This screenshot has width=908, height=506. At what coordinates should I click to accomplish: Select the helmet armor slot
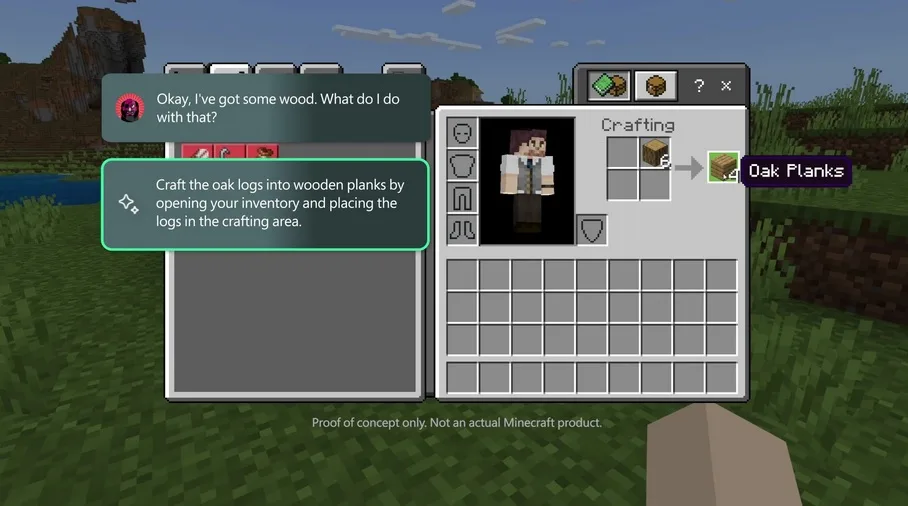click(x=462, y=133)
